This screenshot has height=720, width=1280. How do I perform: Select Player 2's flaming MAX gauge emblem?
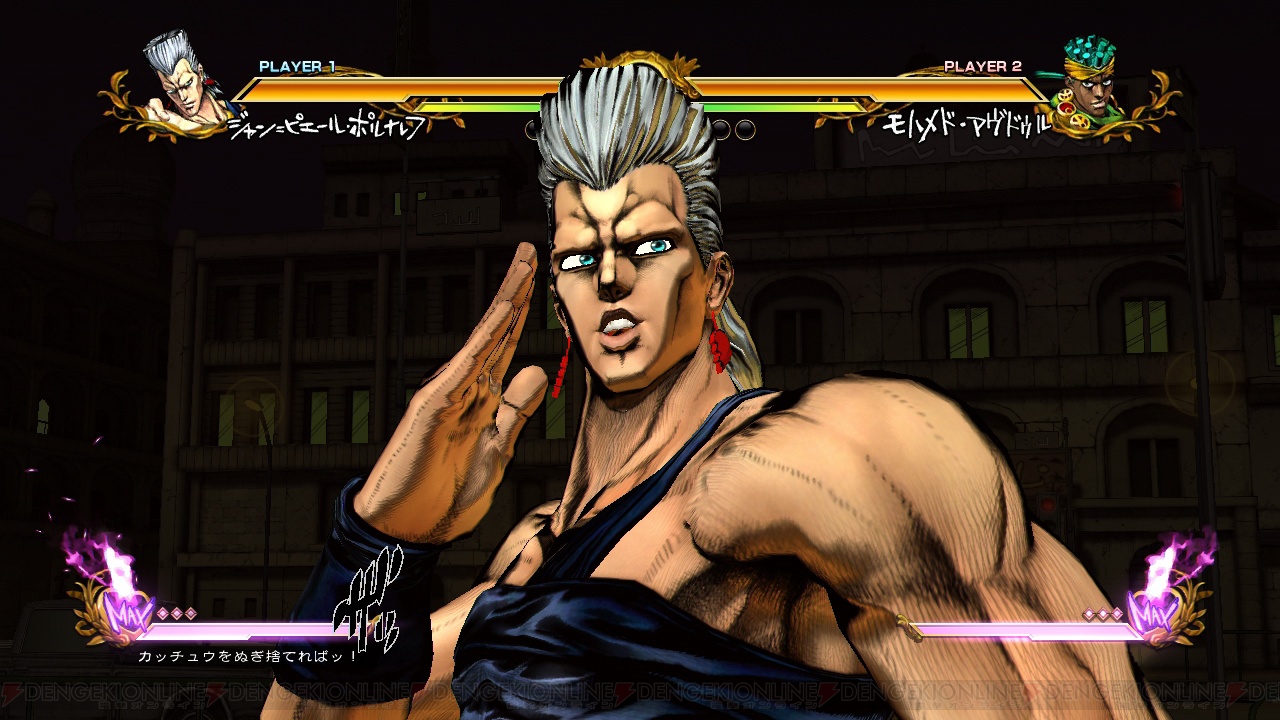click(1163, 597)
